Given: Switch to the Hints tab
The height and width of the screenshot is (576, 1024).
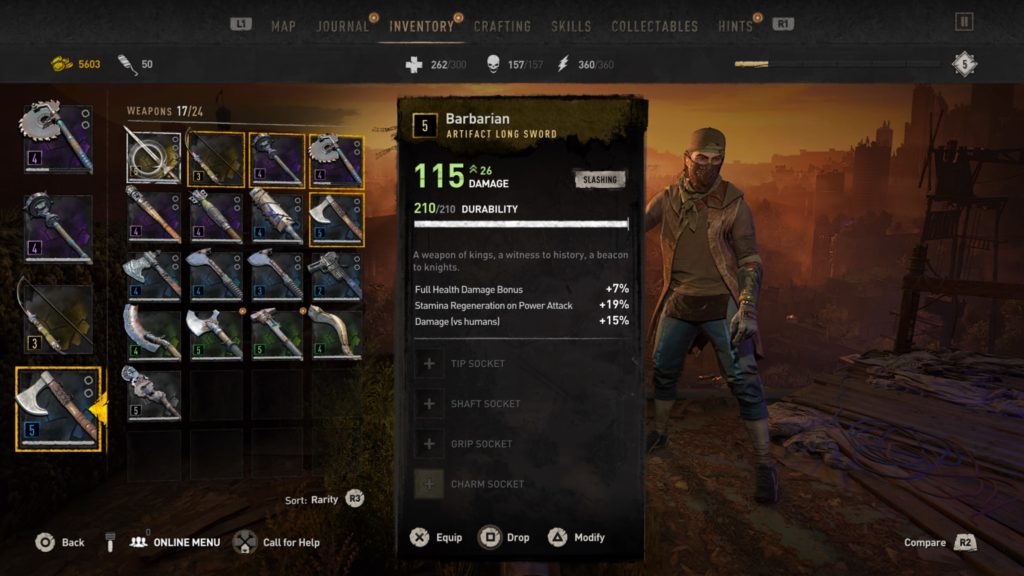Looking at the screenshot, I should tap(735, 26).
